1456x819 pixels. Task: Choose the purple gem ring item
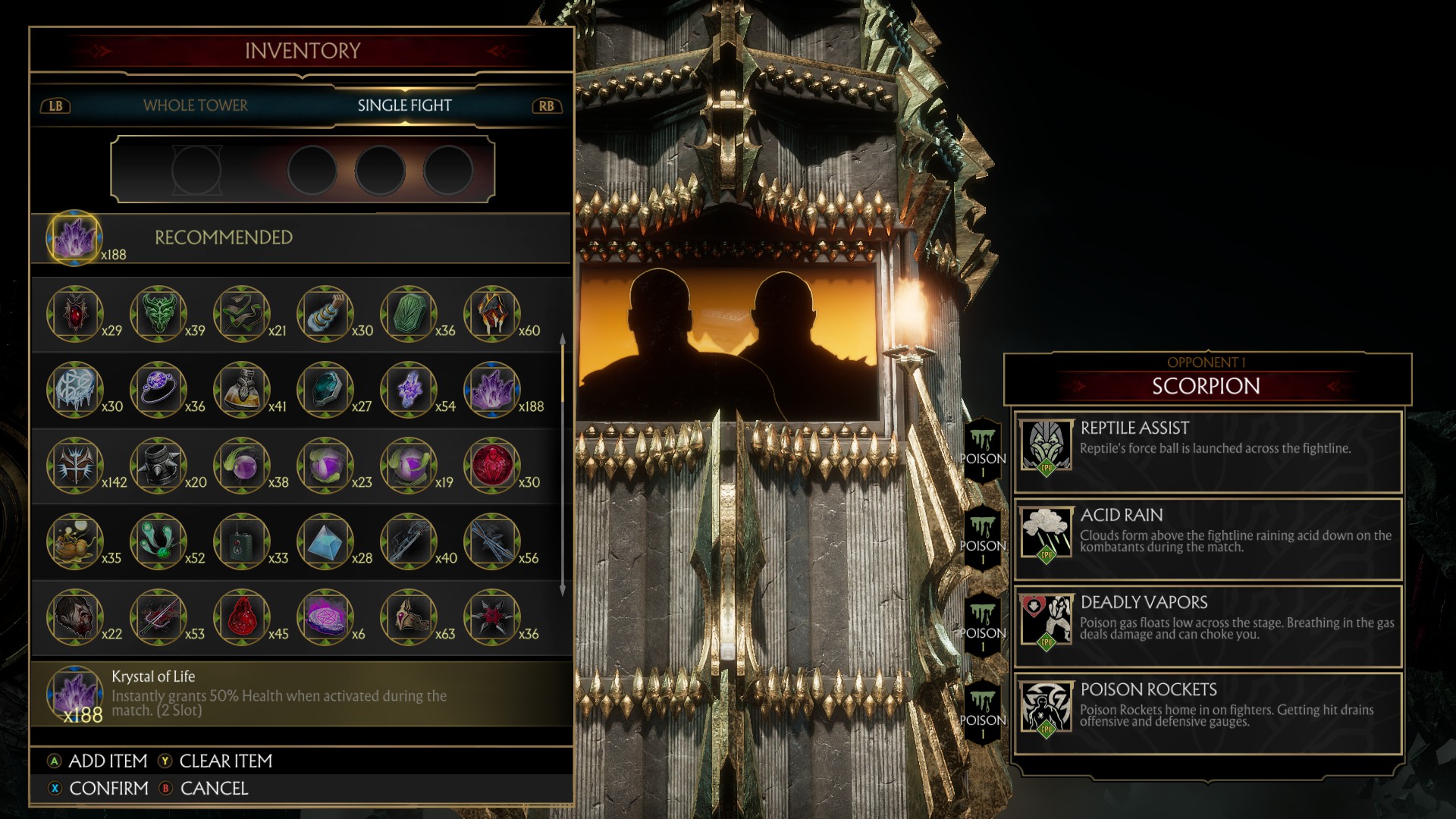click(x=158, y=389)
